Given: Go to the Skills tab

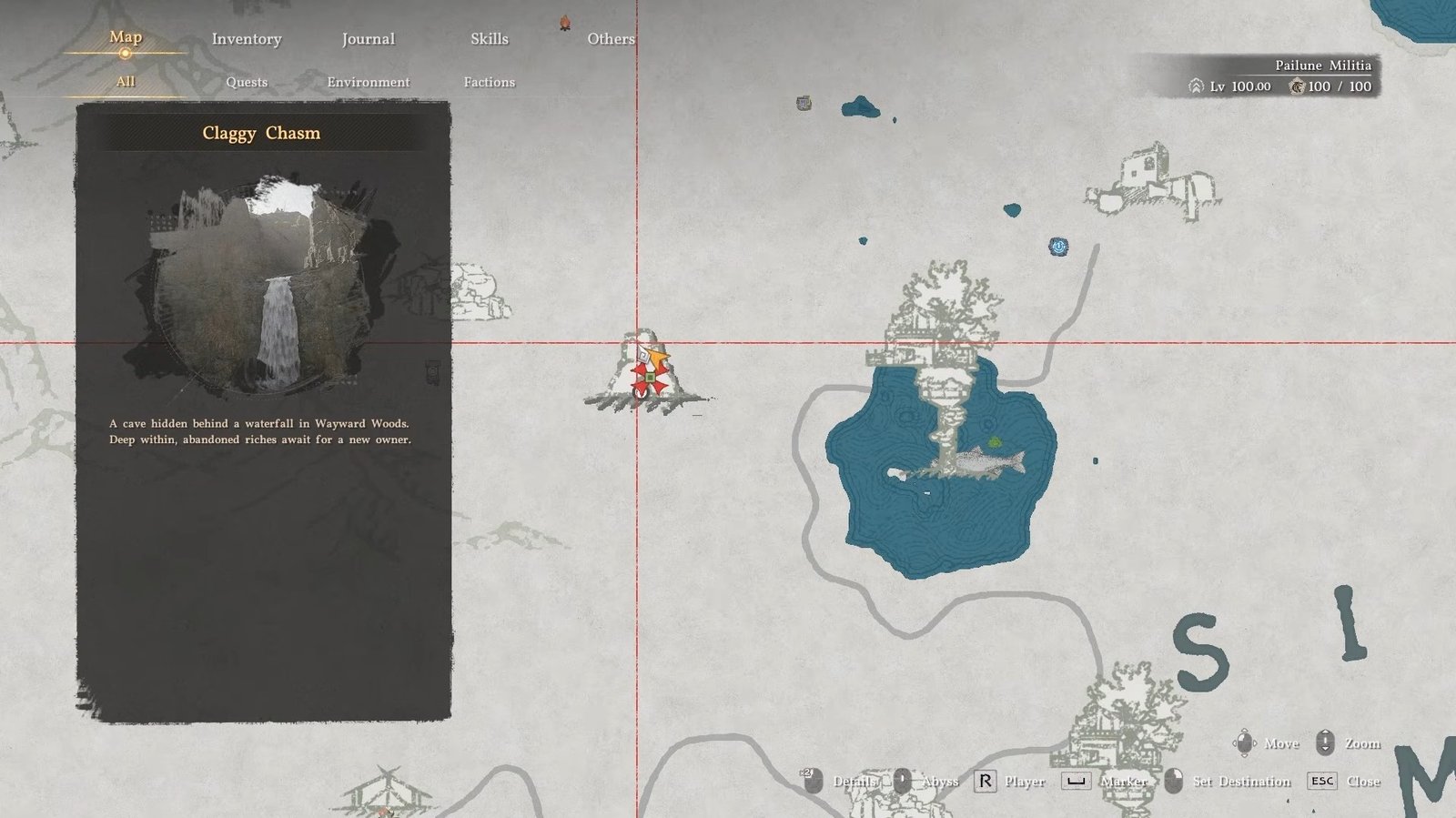Looking at the screenshot, I should pos(489,39).
